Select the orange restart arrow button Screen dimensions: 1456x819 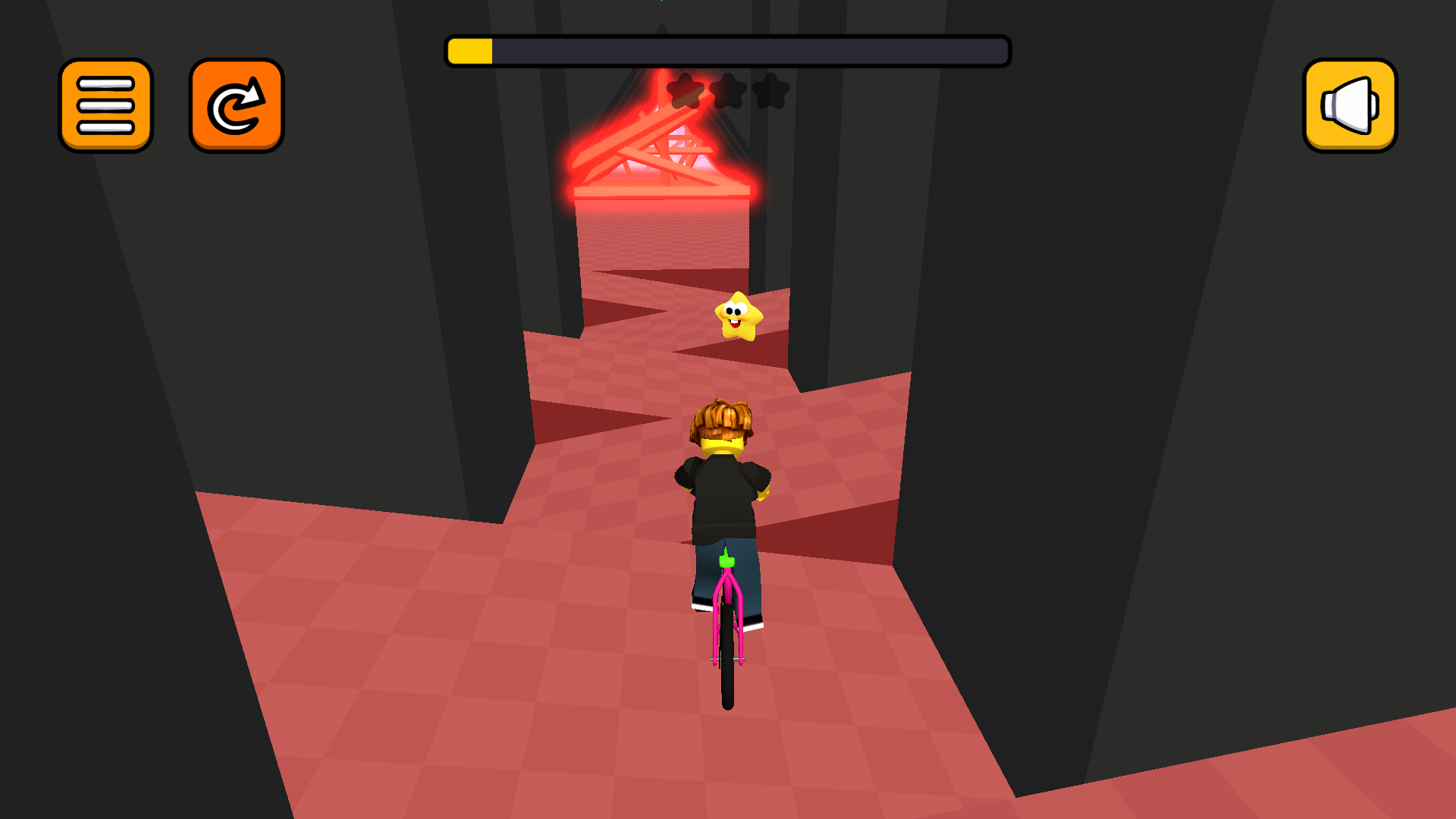[236, 106]
